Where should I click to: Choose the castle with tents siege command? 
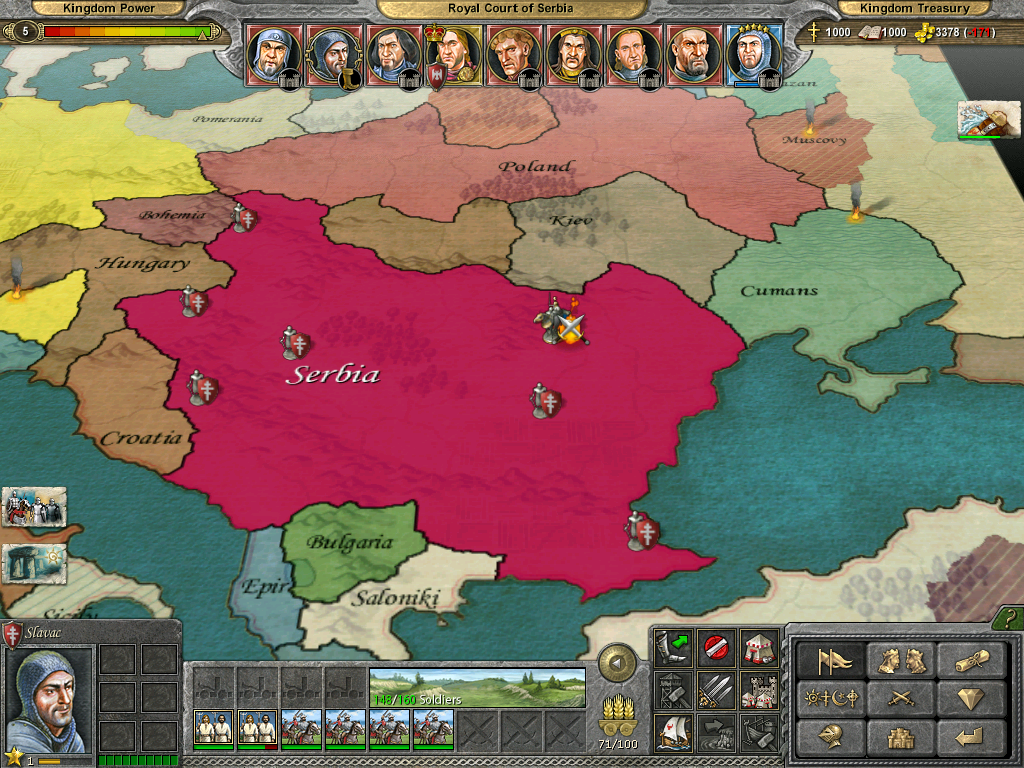[758, 690]
